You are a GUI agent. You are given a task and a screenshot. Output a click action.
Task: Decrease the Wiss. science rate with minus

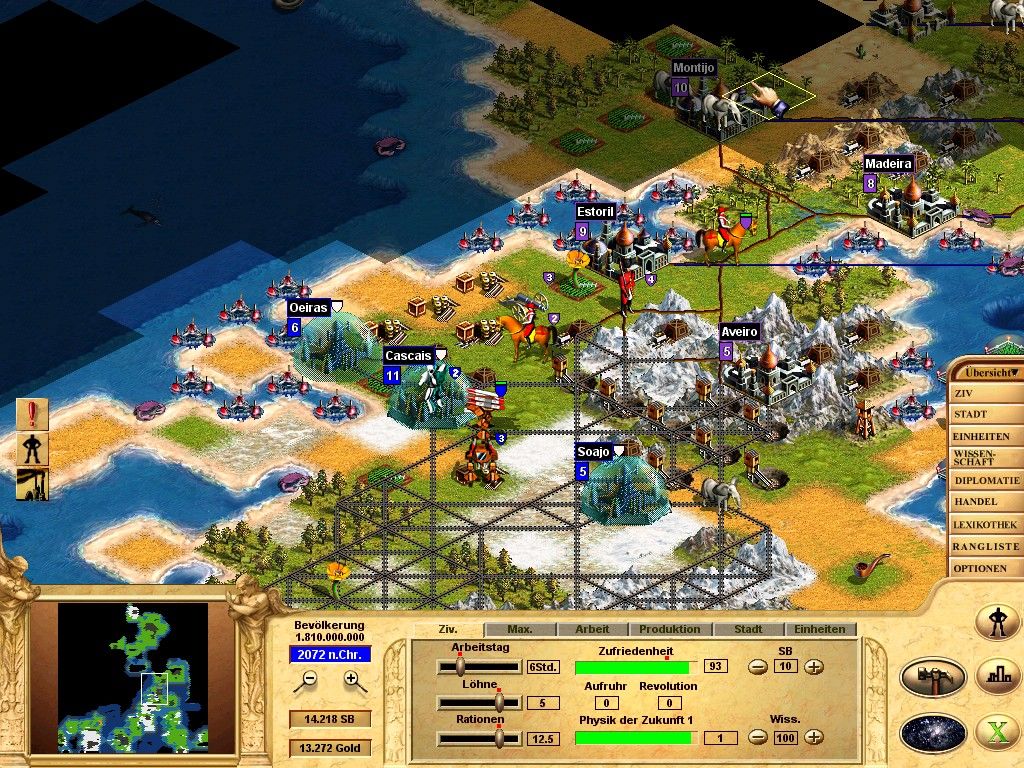[758, 738]
